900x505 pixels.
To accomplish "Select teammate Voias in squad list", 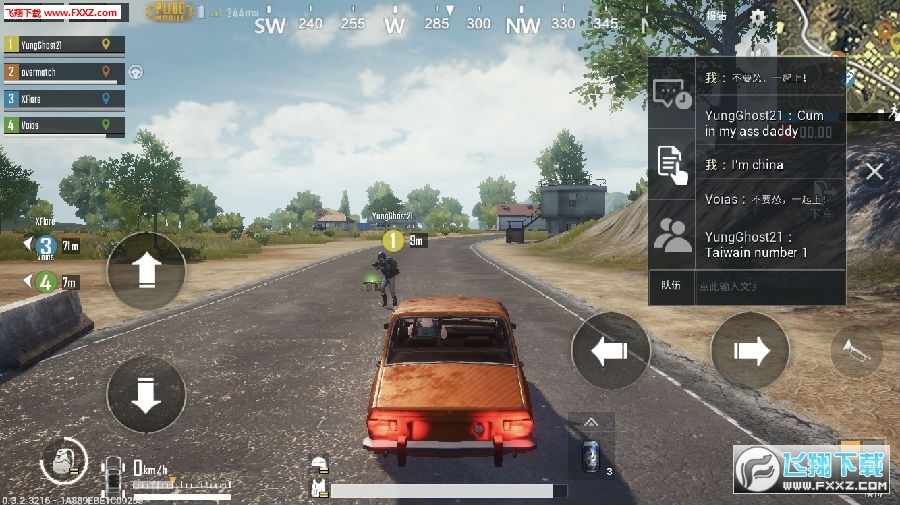I will click(63, 125).
